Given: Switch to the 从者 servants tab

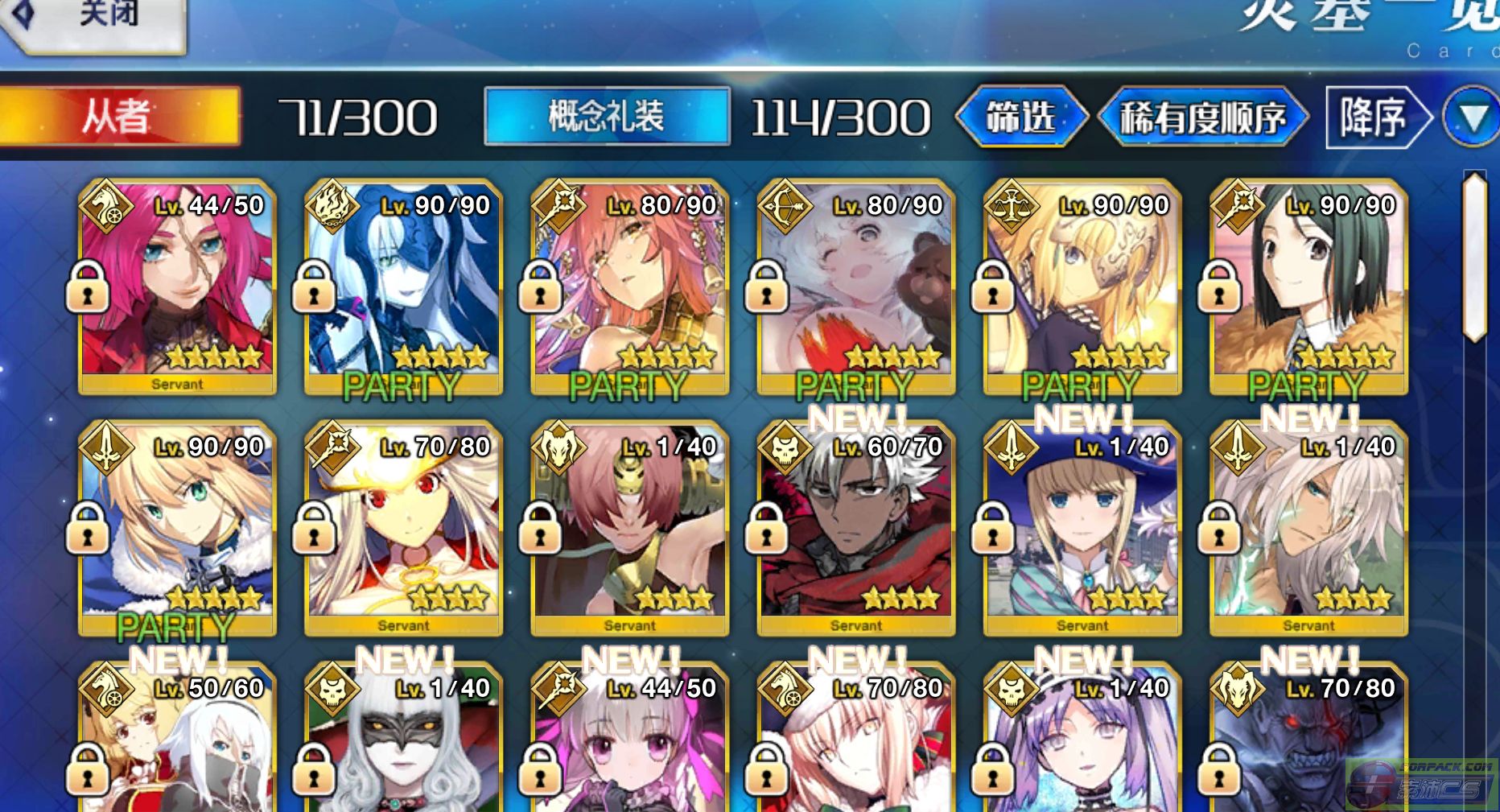Looking at the screenshot, I should 119,117.
